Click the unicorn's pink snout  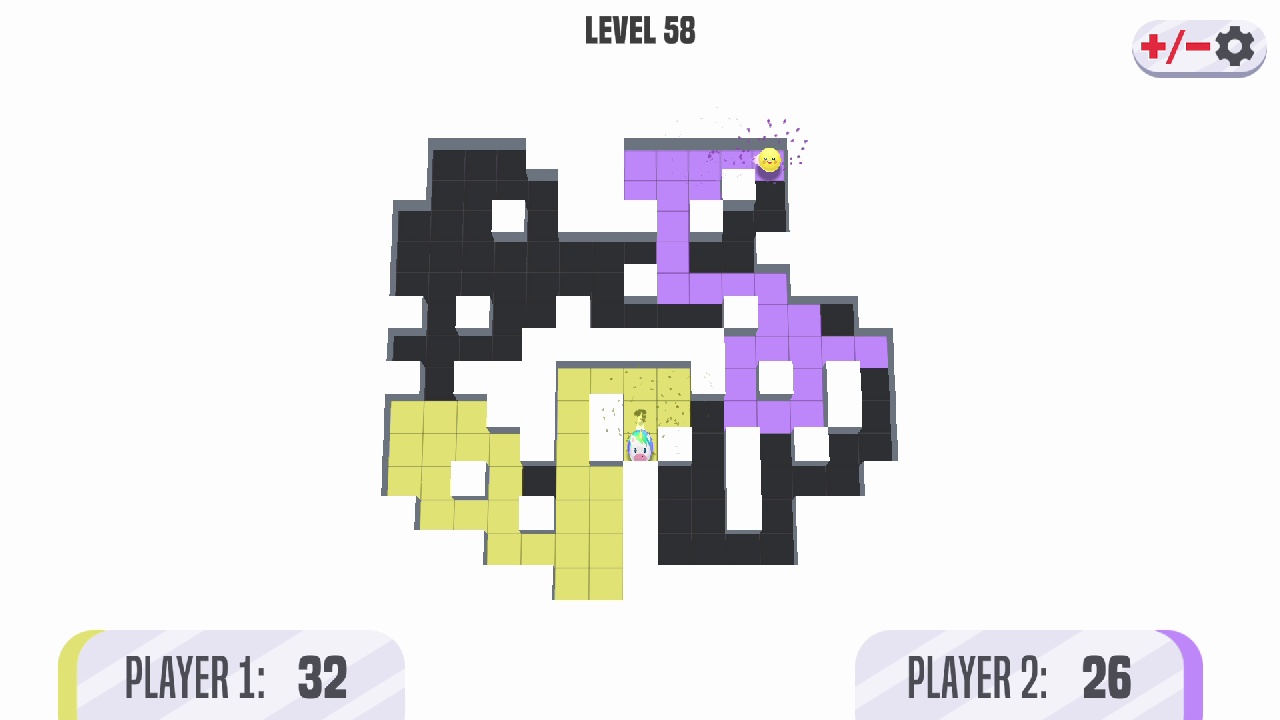click(x=642, y=455)
